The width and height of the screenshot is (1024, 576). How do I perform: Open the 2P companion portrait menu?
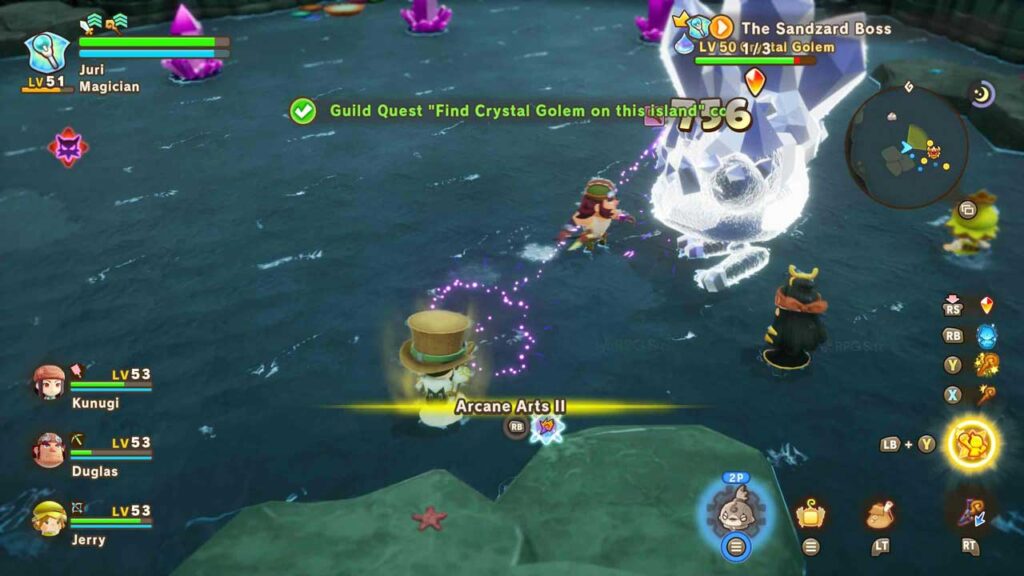click(736, 506)
